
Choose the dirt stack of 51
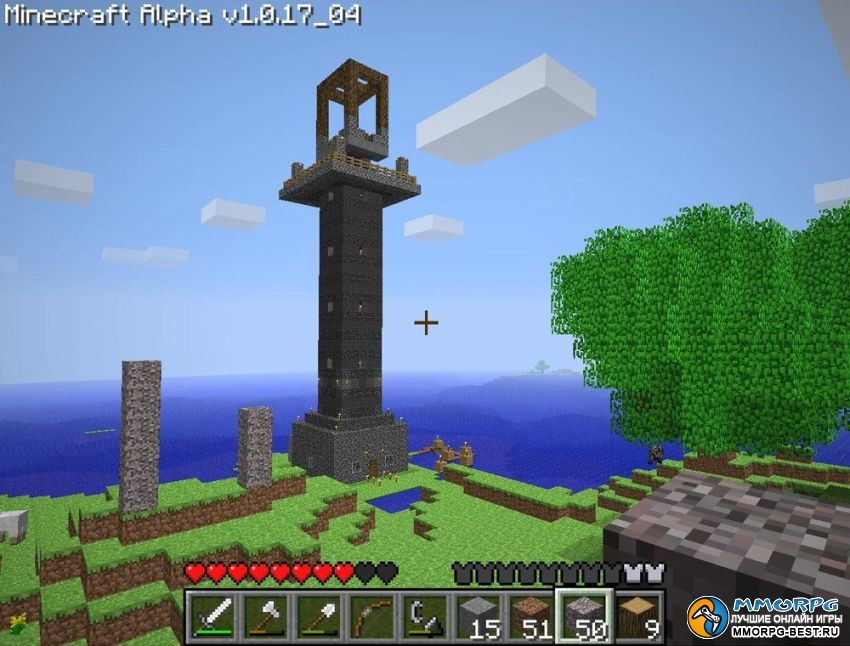click(531, 616)
